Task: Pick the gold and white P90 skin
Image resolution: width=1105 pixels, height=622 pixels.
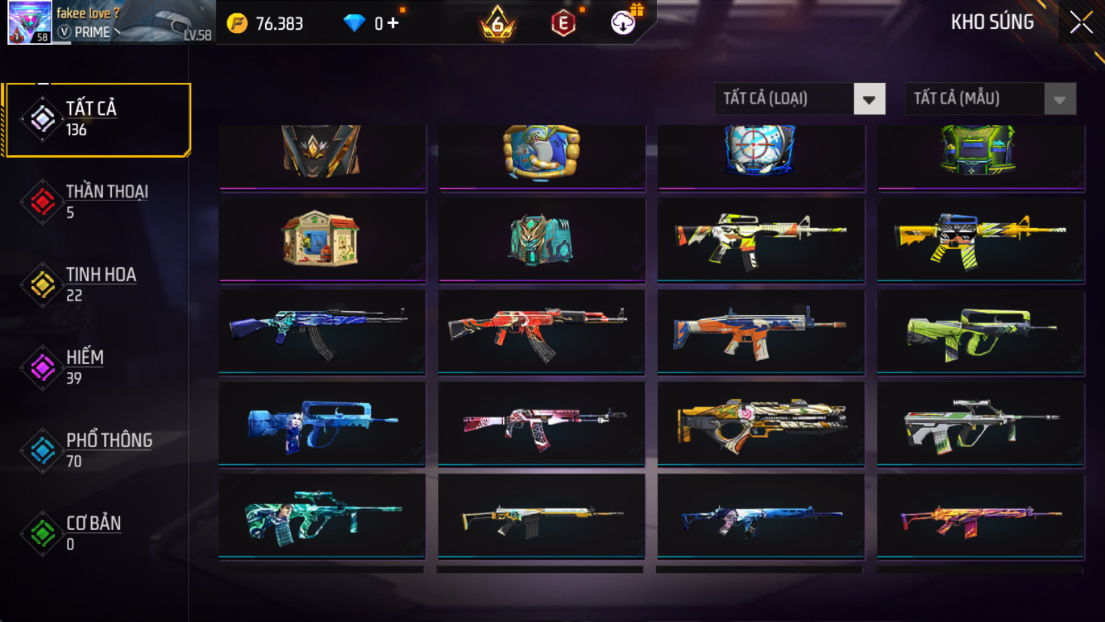Action: point(760,422)
